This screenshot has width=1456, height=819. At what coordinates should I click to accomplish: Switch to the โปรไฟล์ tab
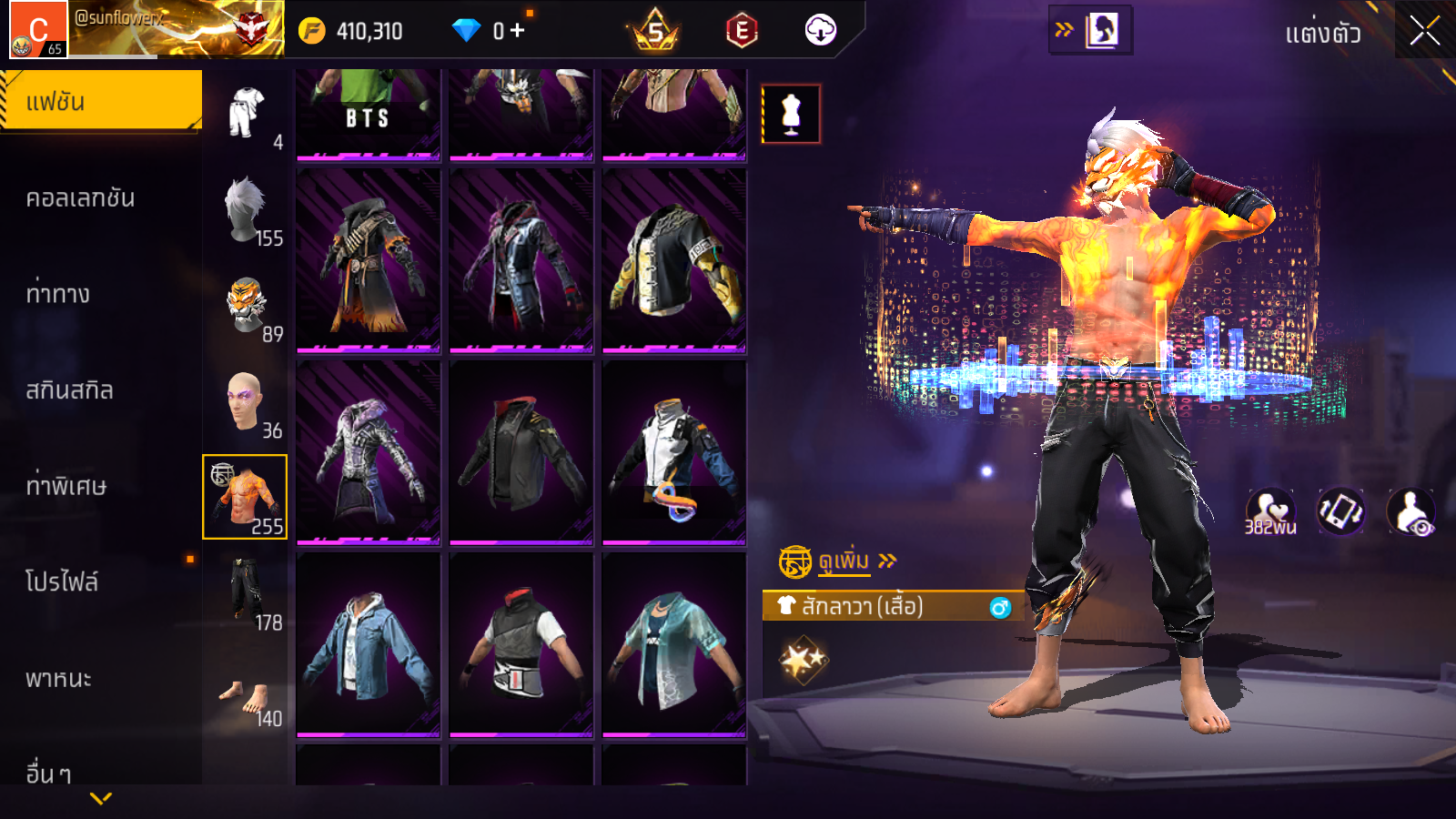(x=62, y=581)
